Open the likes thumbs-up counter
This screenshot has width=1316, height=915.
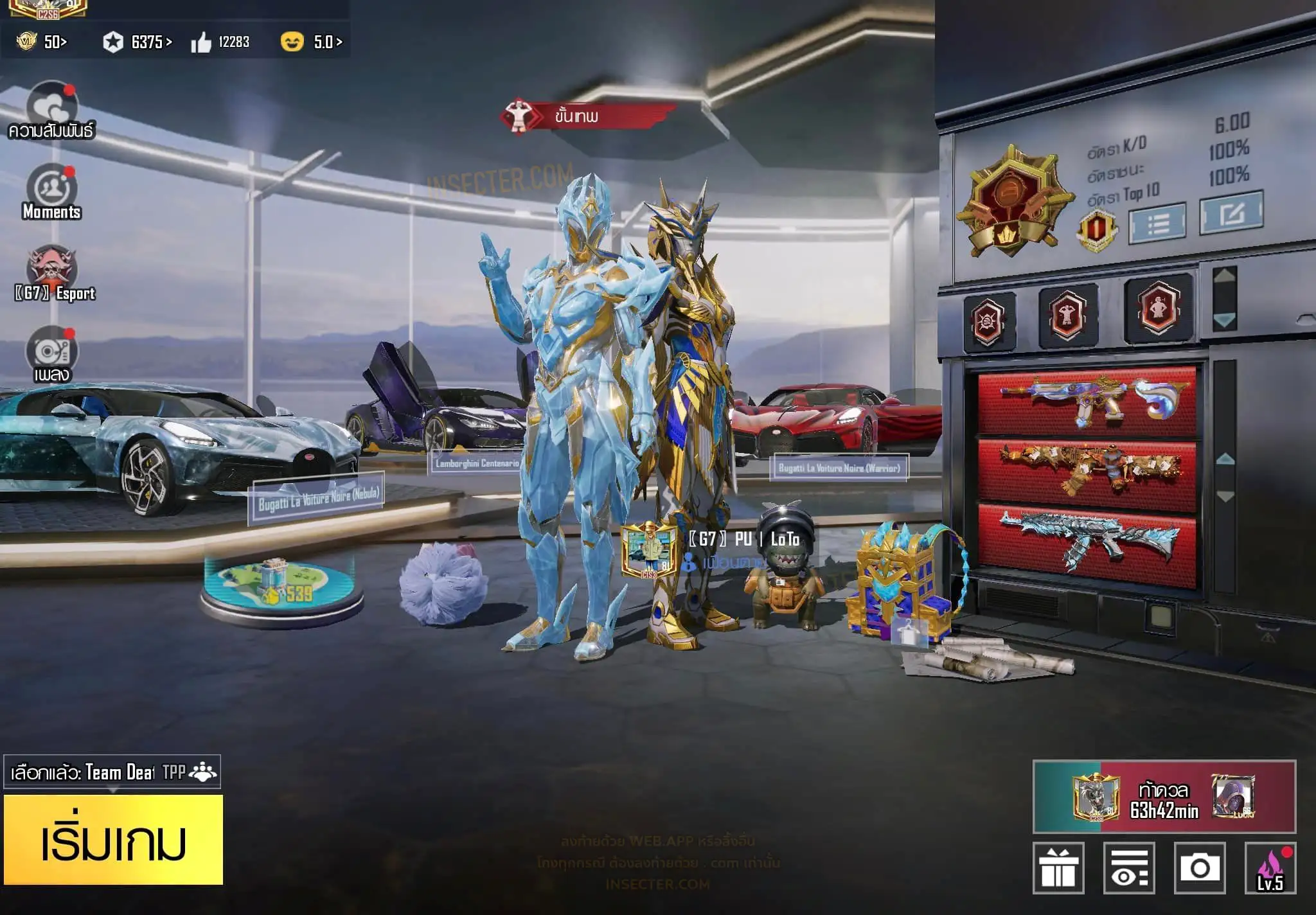point(220,42)
